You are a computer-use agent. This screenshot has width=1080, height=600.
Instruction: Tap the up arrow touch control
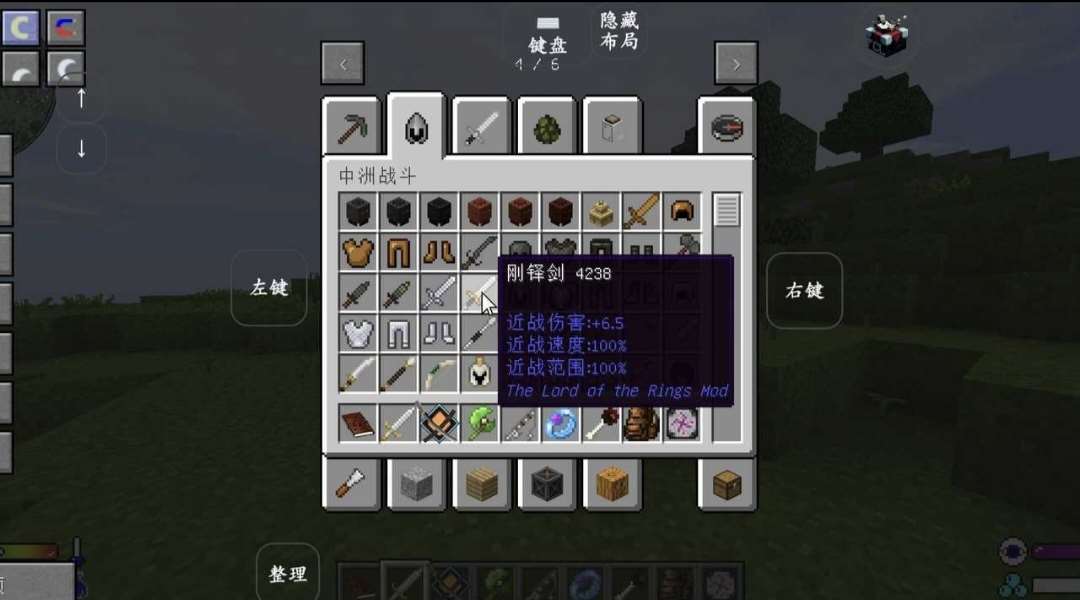coord(82,98)
